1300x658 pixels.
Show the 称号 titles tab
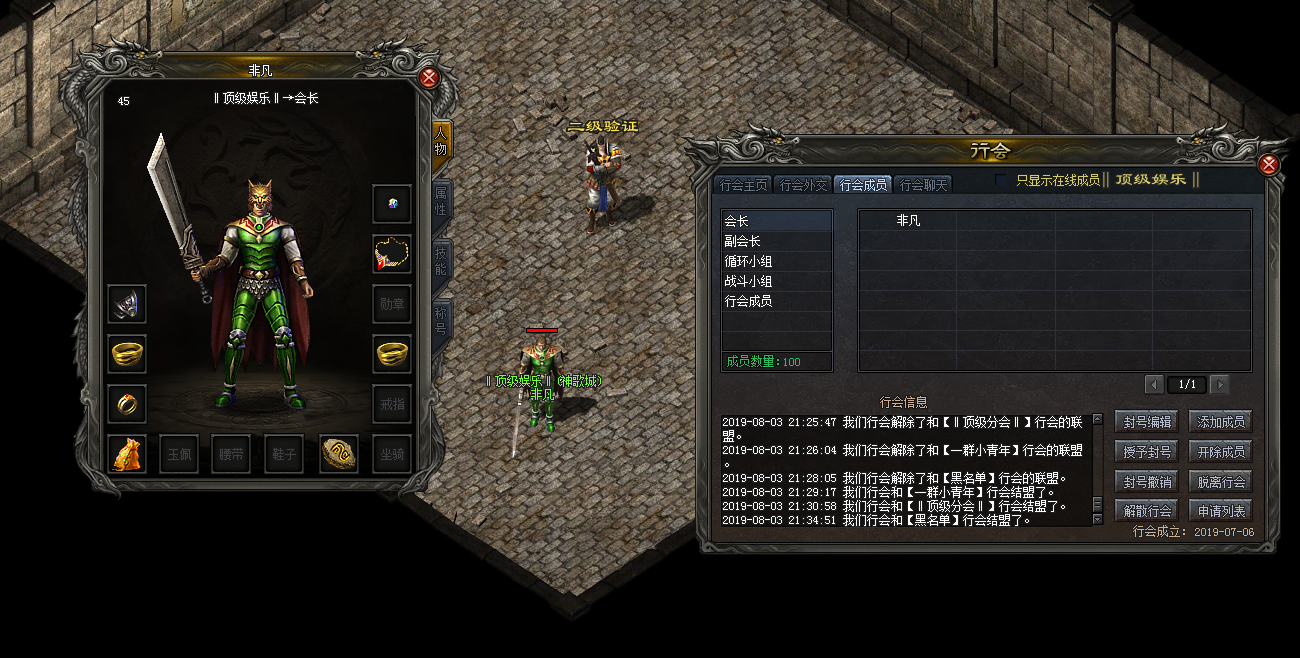(441, 322)
